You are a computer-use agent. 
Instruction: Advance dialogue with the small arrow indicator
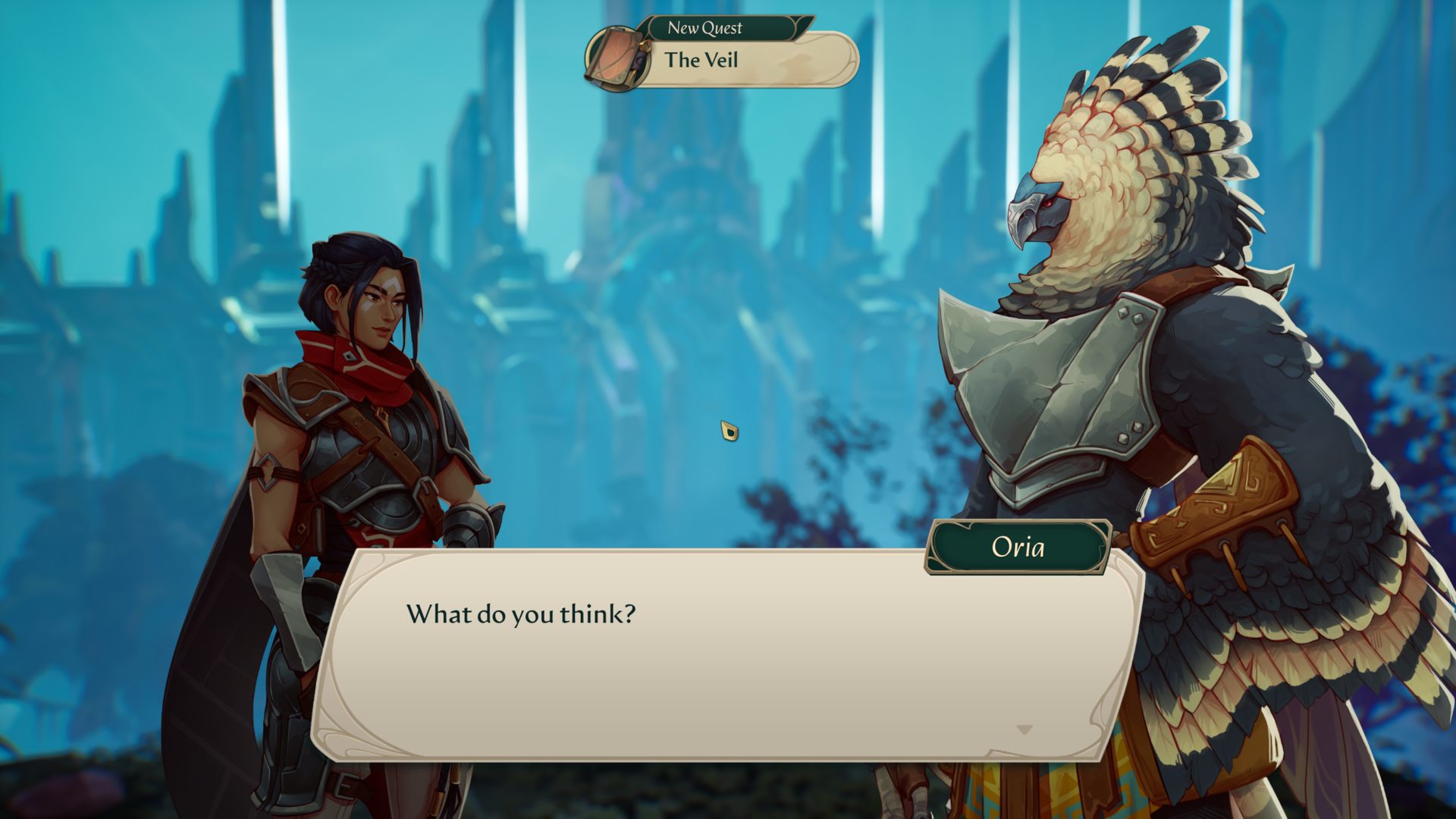point(1024,730)
